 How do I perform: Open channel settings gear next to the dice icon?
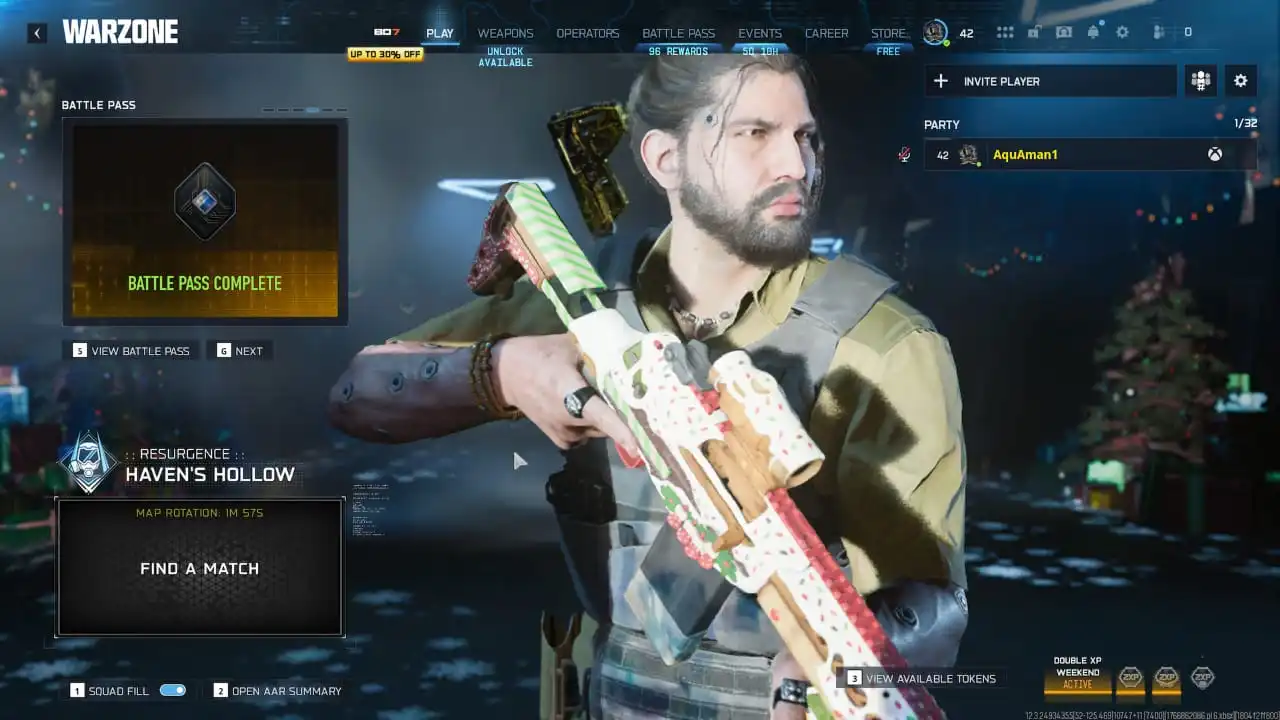coord(1240,81)
